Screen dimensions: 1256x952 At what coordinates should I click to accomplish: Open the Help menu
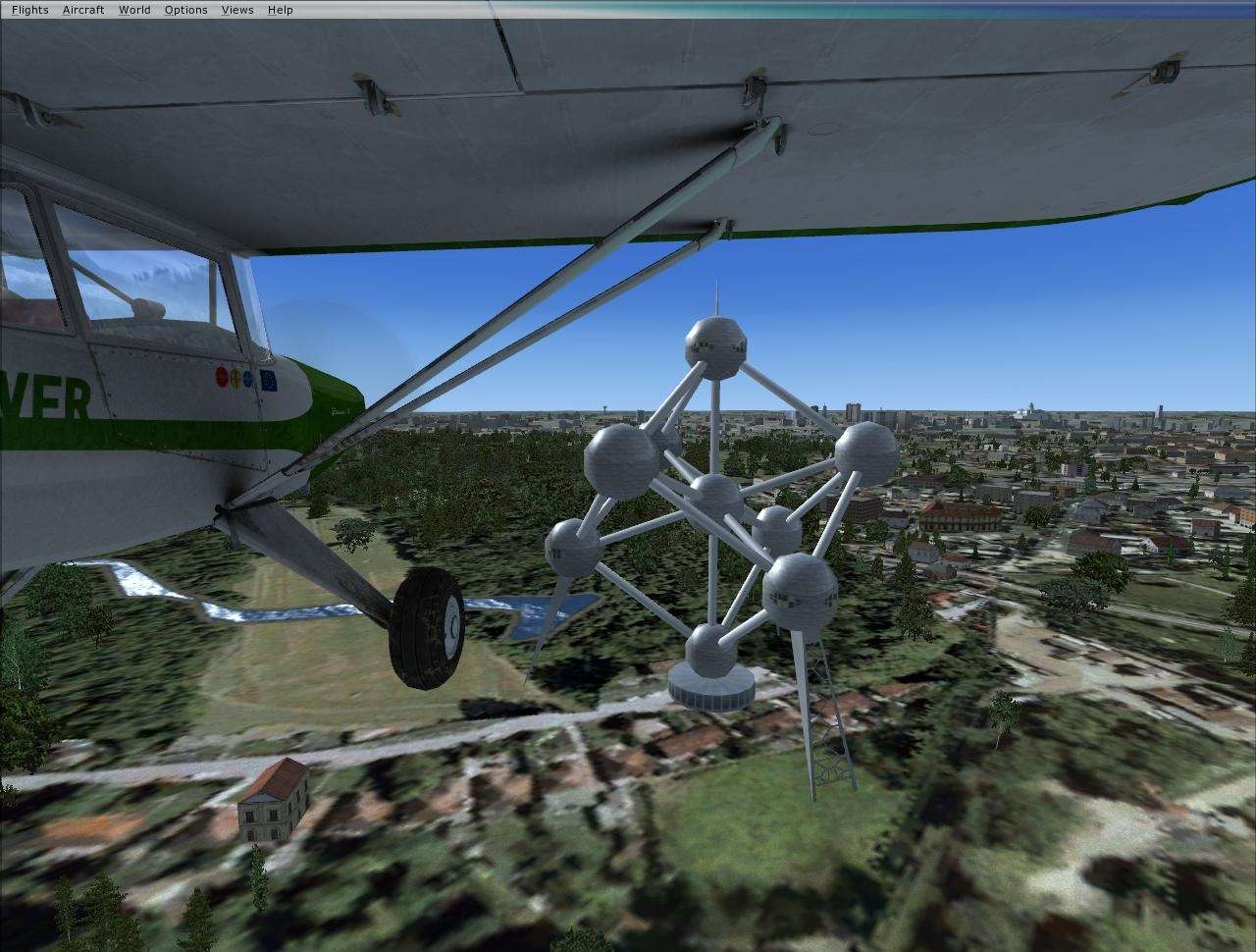(x=279, y=9)
